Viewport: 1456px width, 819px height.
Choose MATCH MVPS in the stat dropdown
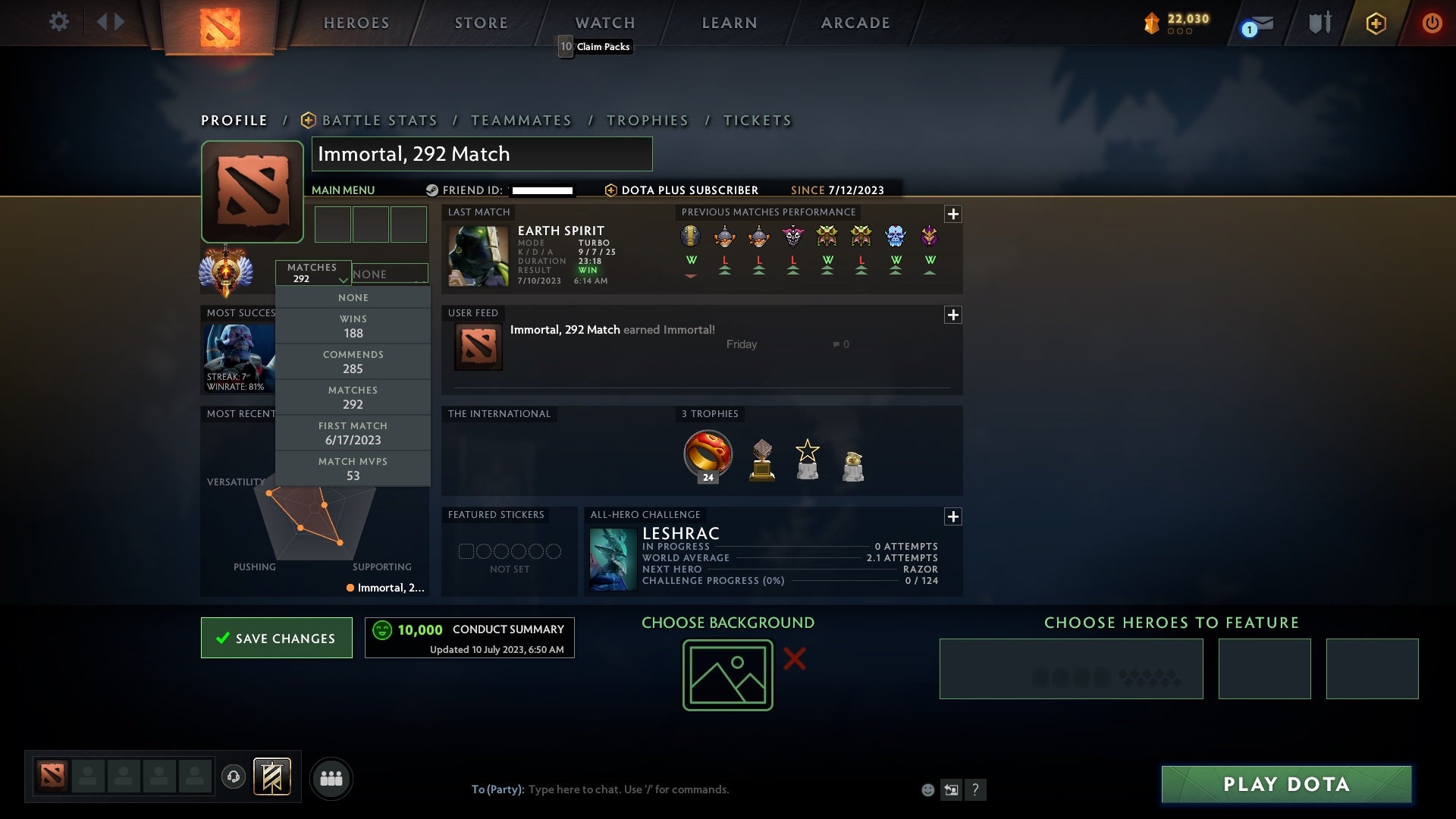(353, 468)
